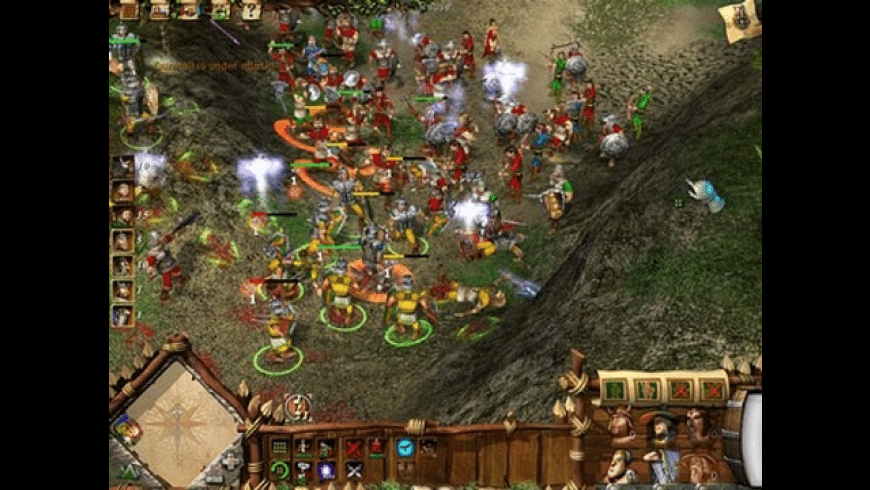The height and width of the screenshot is (490, 870).
Task: Click the minimap's grey plus button
Action: coord(230,461)
